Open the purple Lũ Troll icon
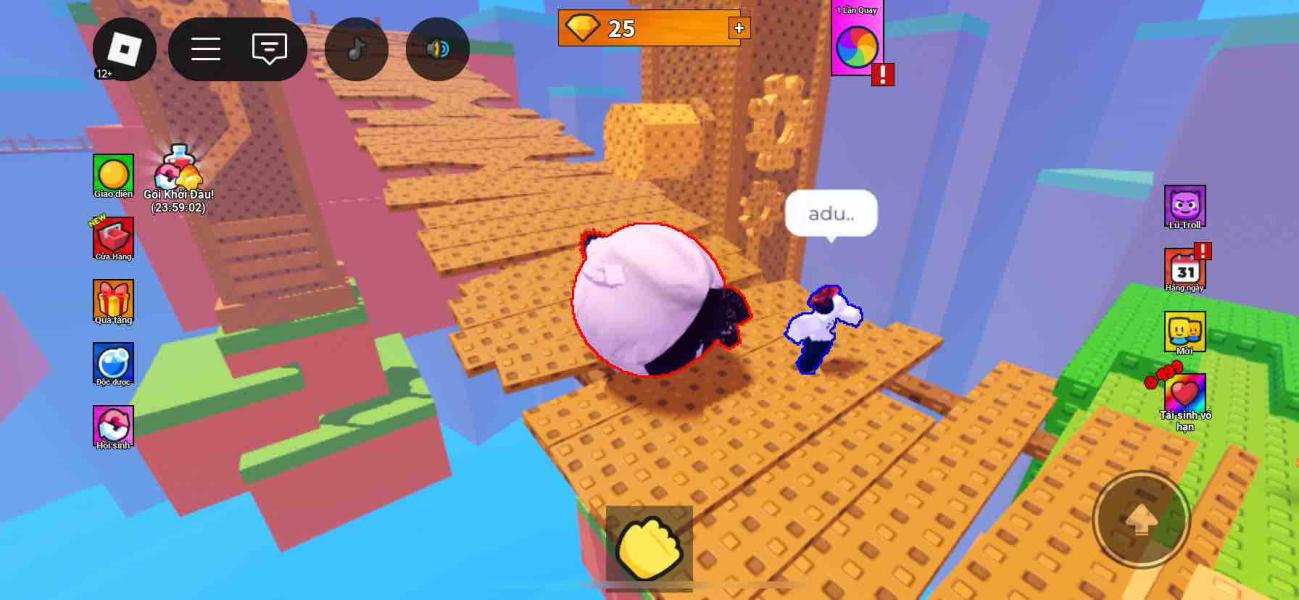Screen dimensions: 1299x600 pos(1184,206)
